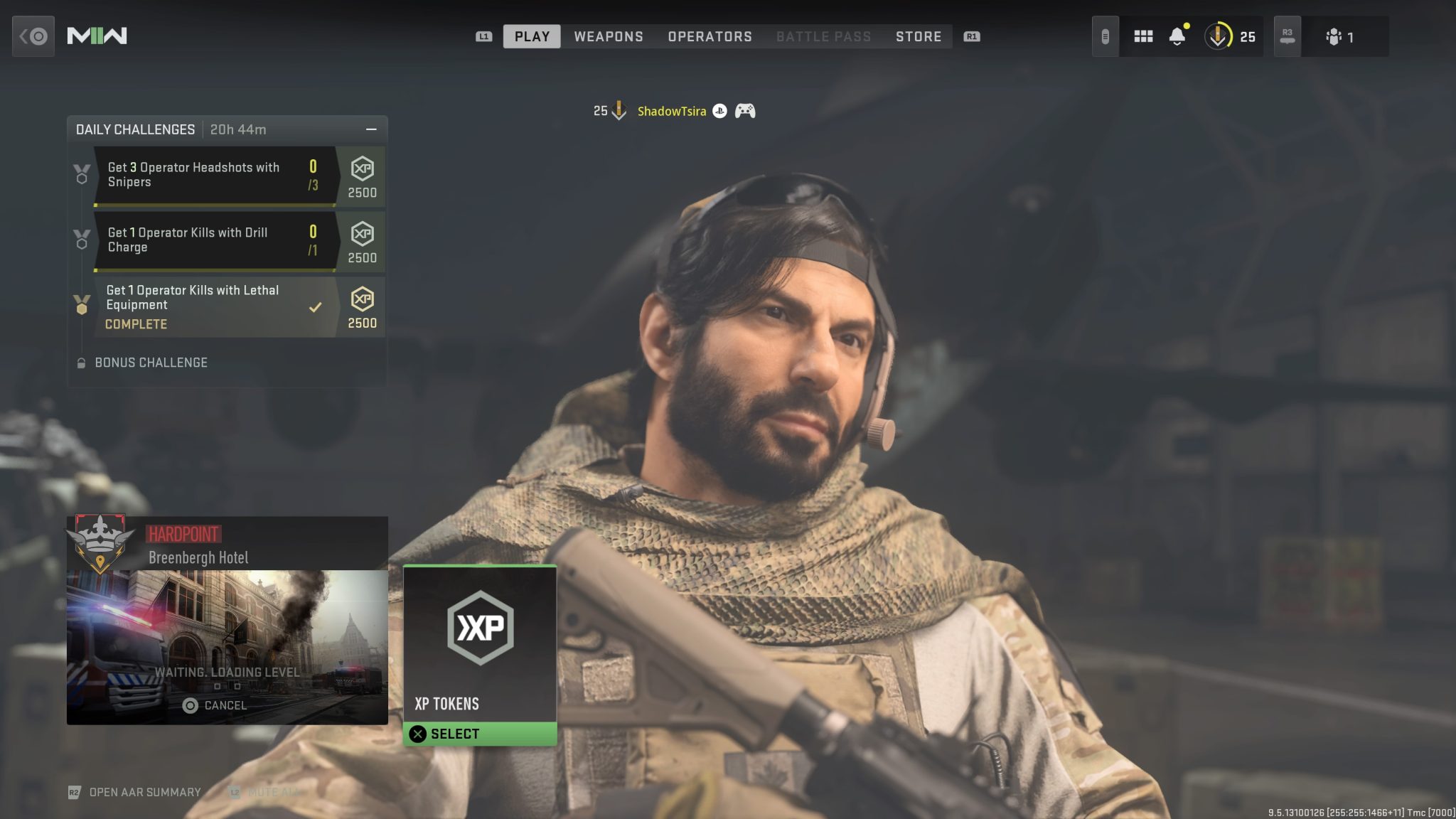Click the sniper headshots challenge progress bar
Image resolution: width=1456 pixels, height=819 pixels.
point(213,204)
